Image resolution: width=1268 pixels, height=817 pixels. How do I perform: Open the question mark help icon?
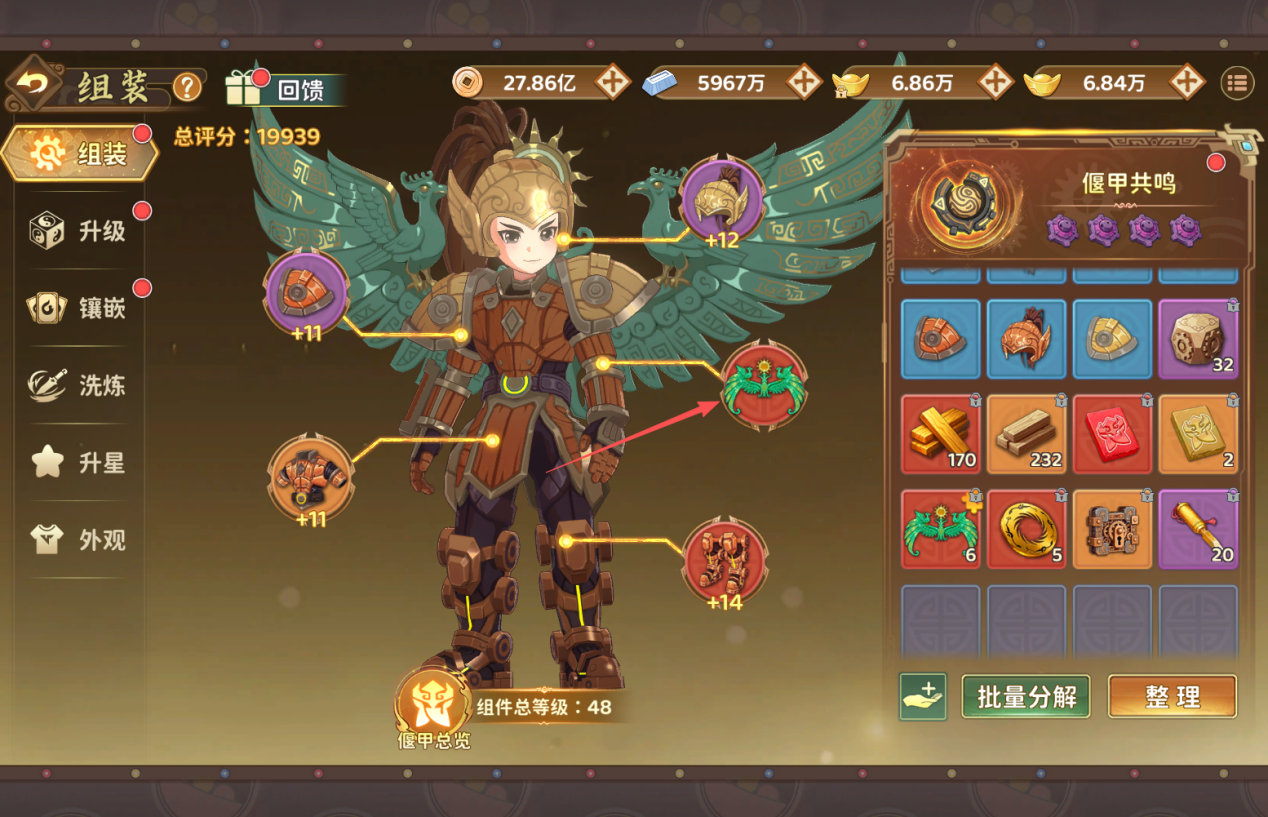[x=187, y=88]
